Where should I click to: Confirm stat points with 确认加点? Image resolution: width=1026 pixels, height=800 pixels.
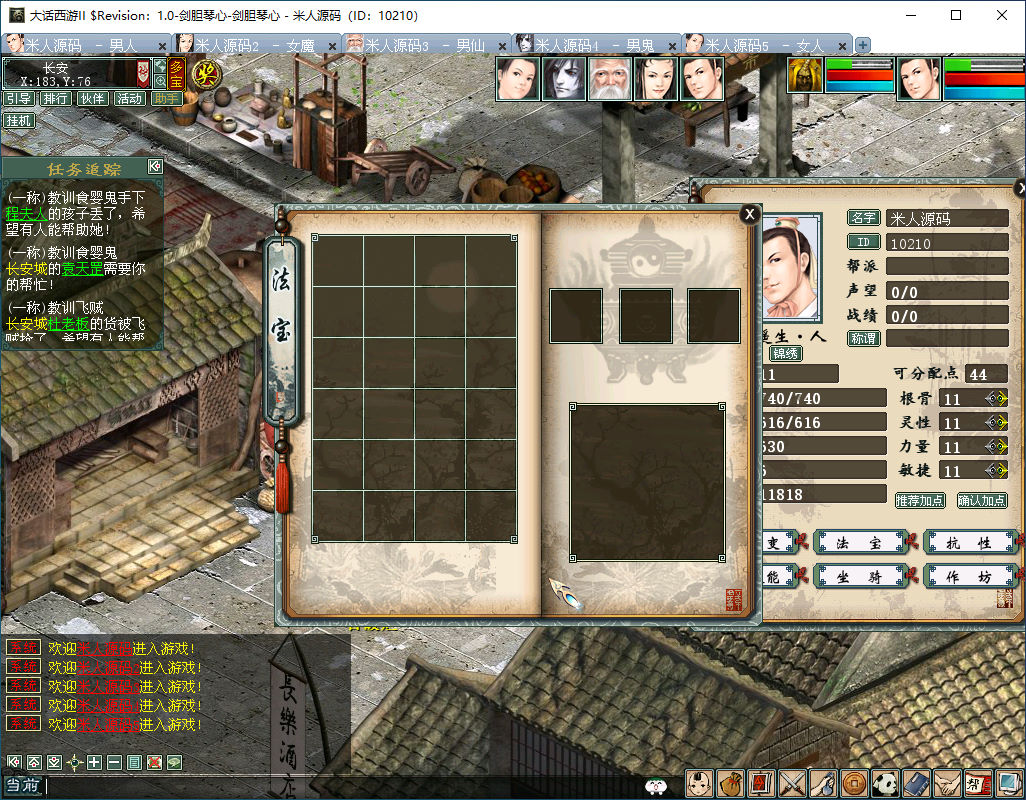[982, 500]
